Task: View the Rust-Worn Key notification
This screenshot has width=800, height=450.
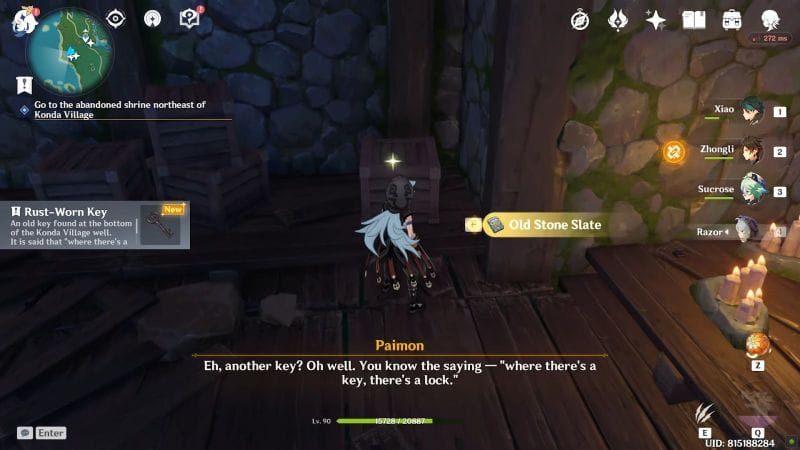Action: click(x=95, y=226)
